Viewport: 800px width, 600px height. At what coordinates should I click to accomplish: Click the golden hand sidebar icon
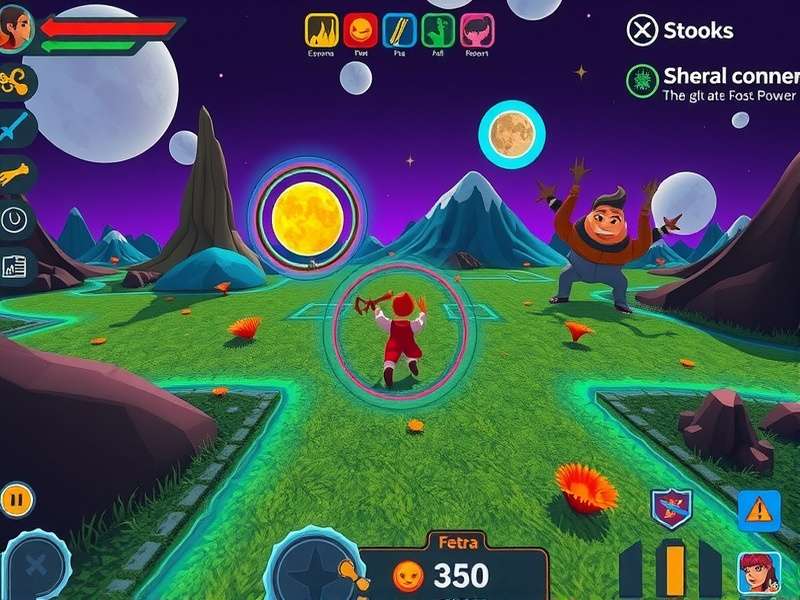pyautogui.click(x=17, y=176)
